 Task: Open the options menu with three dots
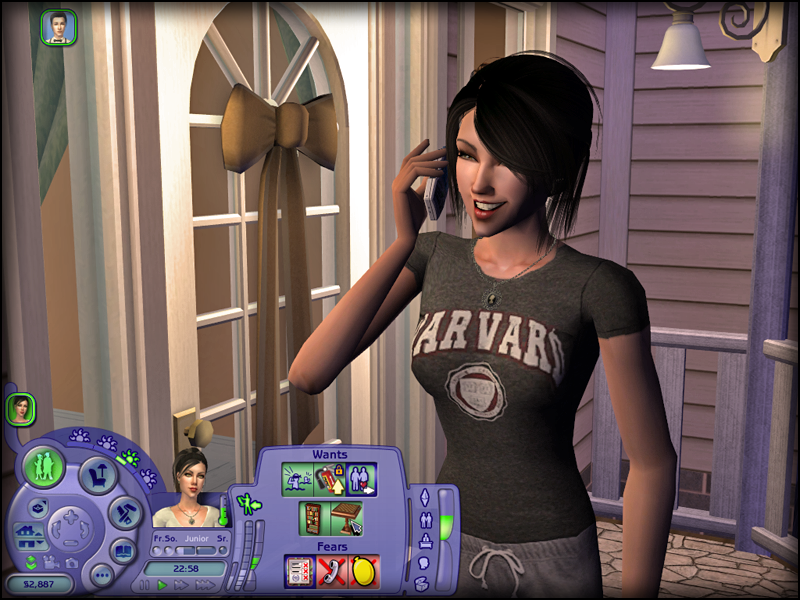(100, 575)
